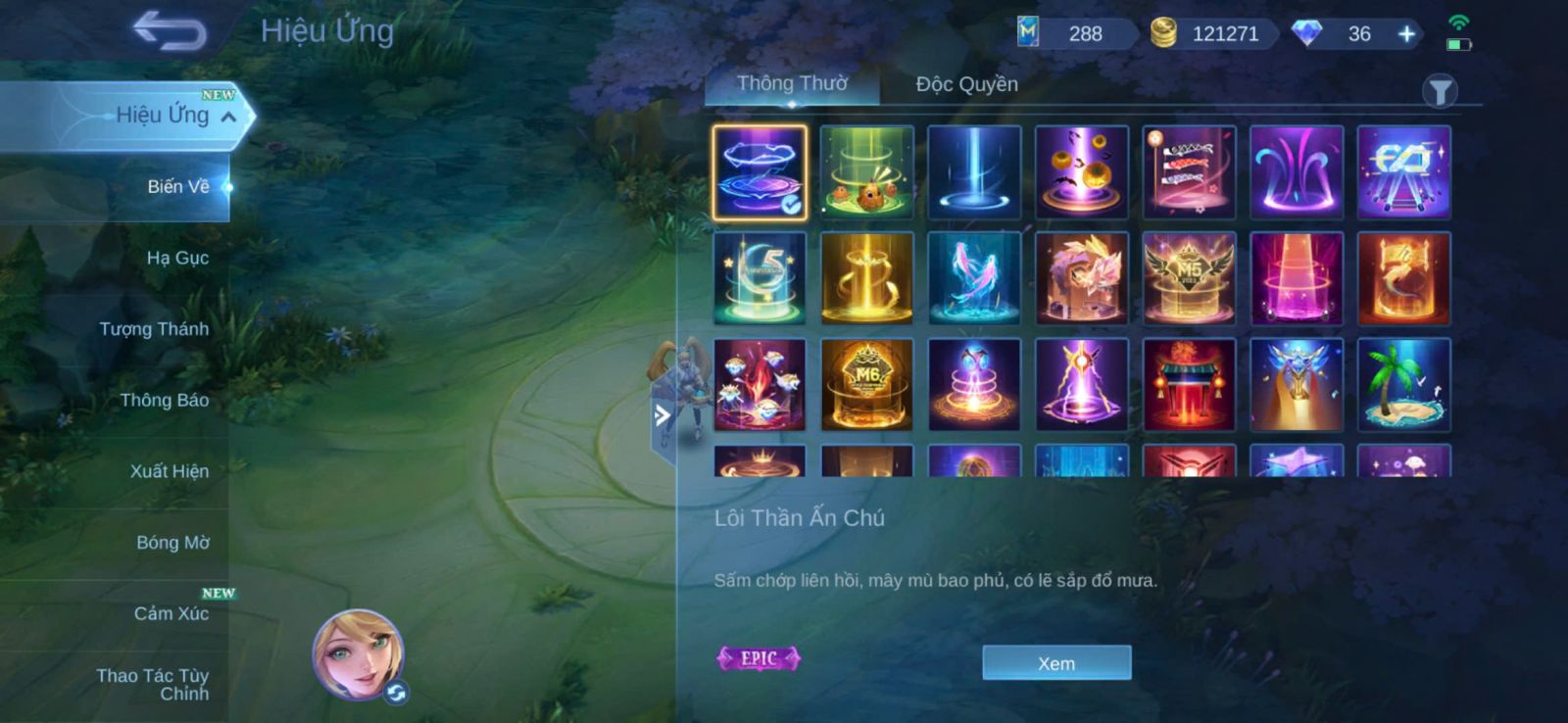
Task: Open the Biến Về submenu
Action: (x=177, y=186)
